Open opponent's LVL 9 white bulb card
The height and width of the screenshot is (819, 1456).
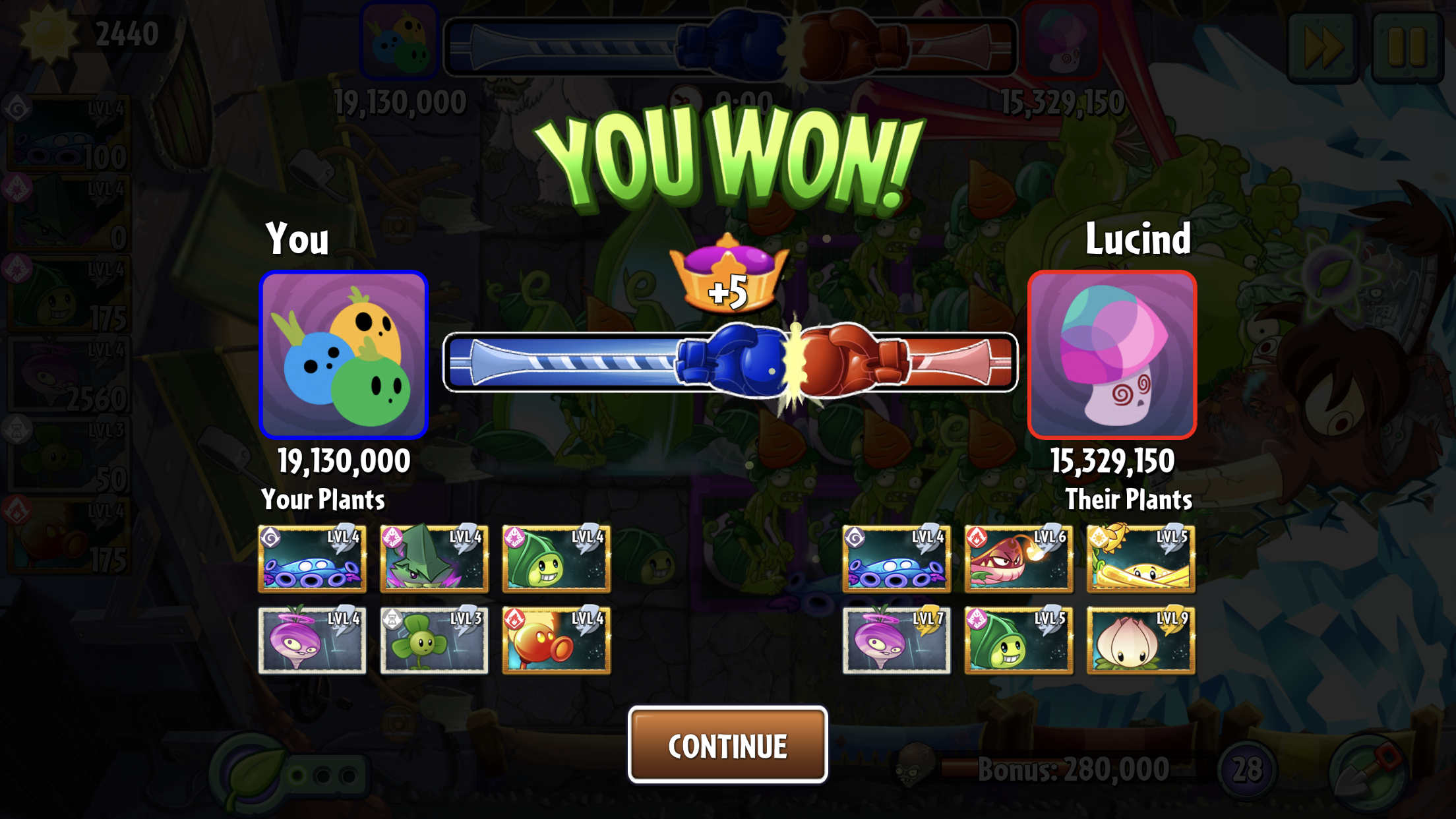point(1140,640)
